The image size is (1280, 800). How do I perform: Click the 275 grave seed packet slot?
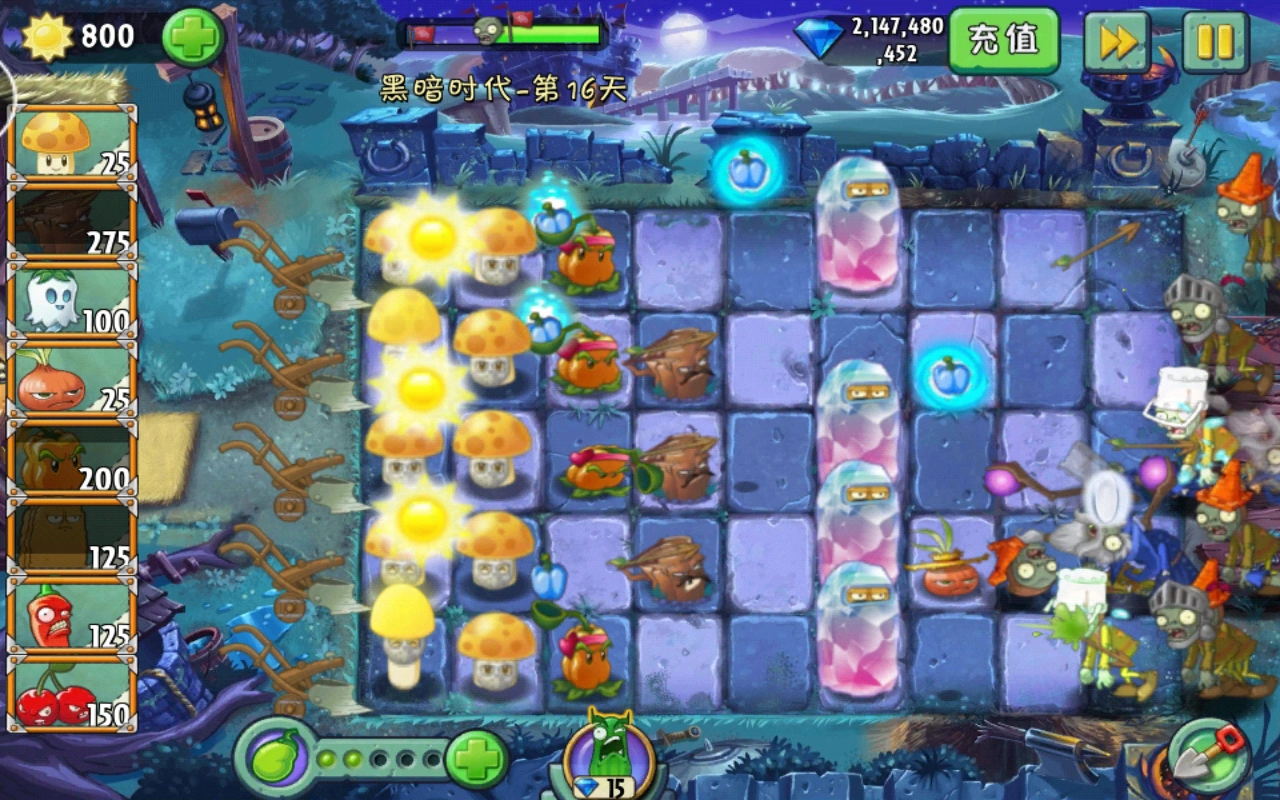(70, 225)
